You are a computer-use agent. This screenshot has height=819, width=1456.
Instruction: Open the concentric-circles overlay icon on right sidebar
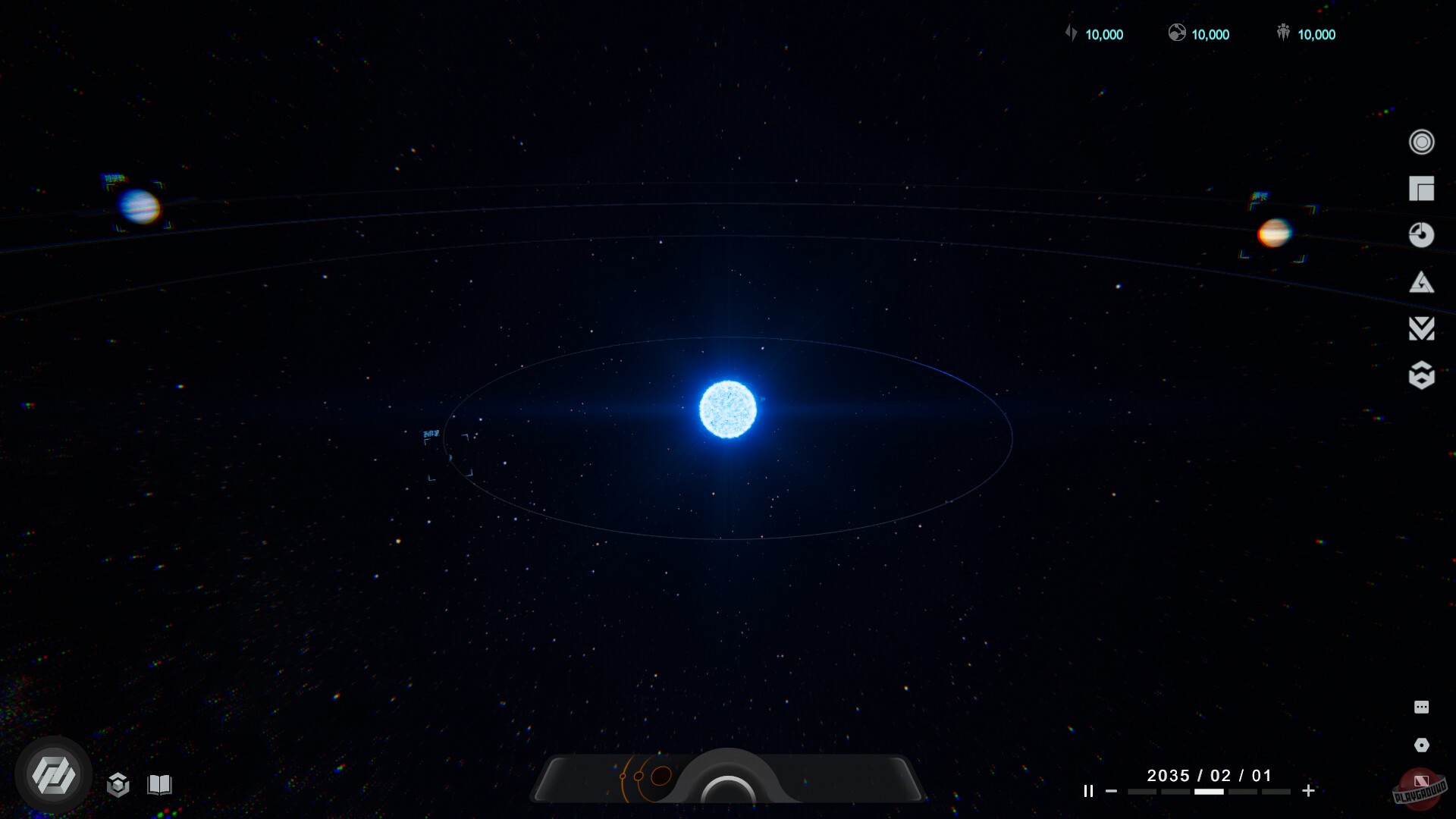(x=1423, y=142)
